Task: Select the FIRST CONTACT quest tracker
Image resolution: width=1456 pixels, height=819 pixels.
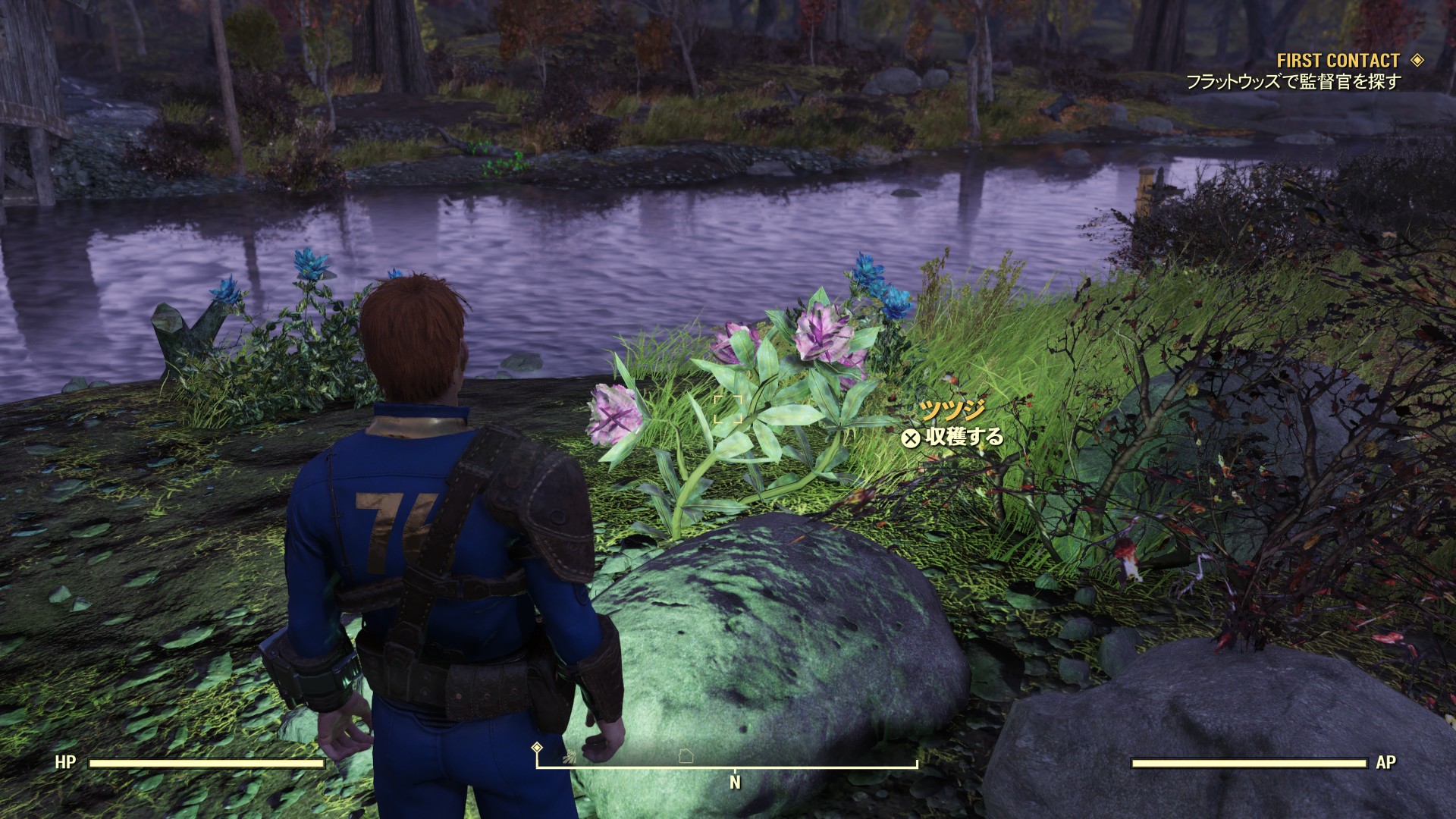Action: pos(1338,61)
